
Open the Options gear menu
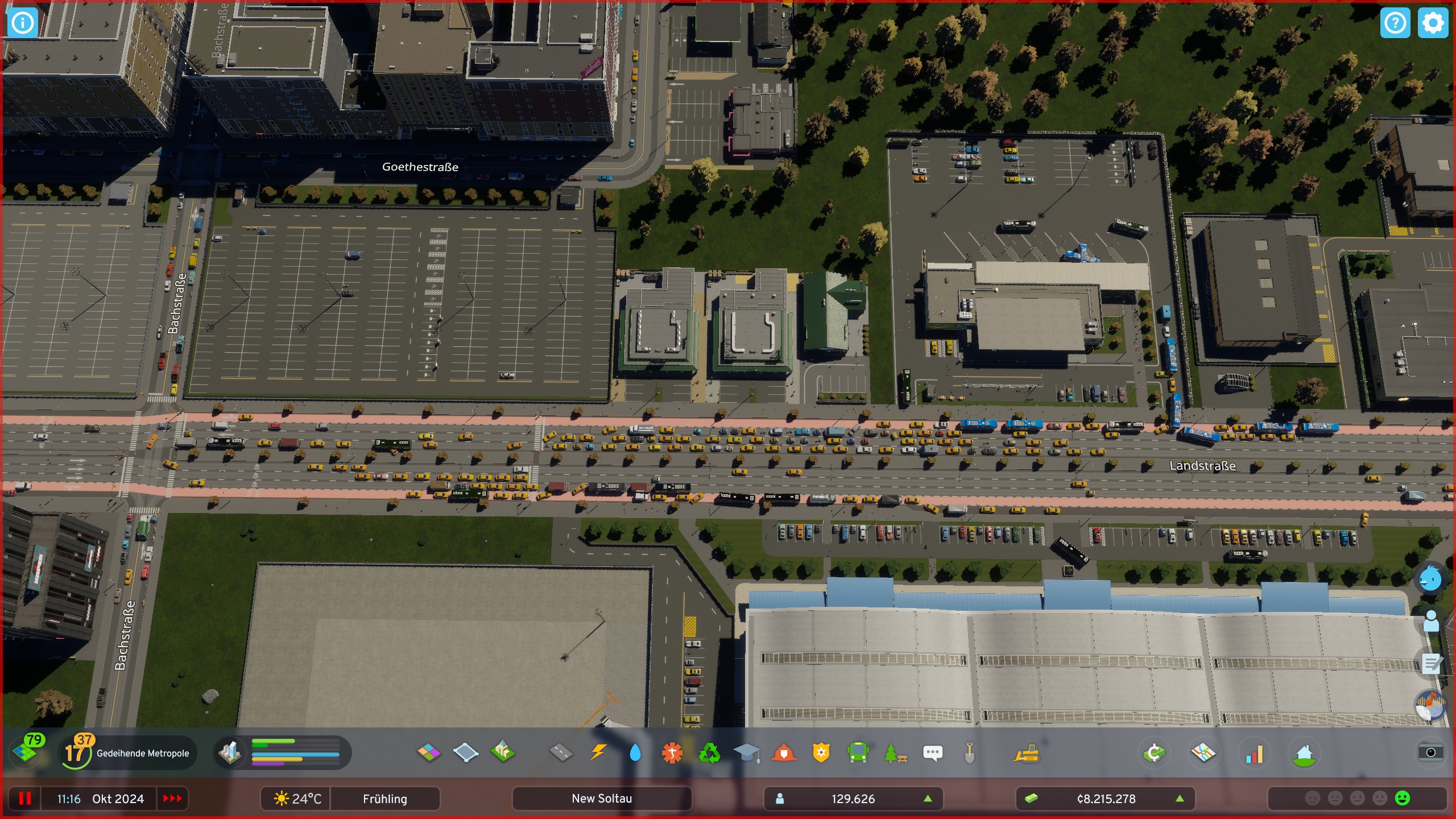pyautogui.click(x=1433, y=23)
